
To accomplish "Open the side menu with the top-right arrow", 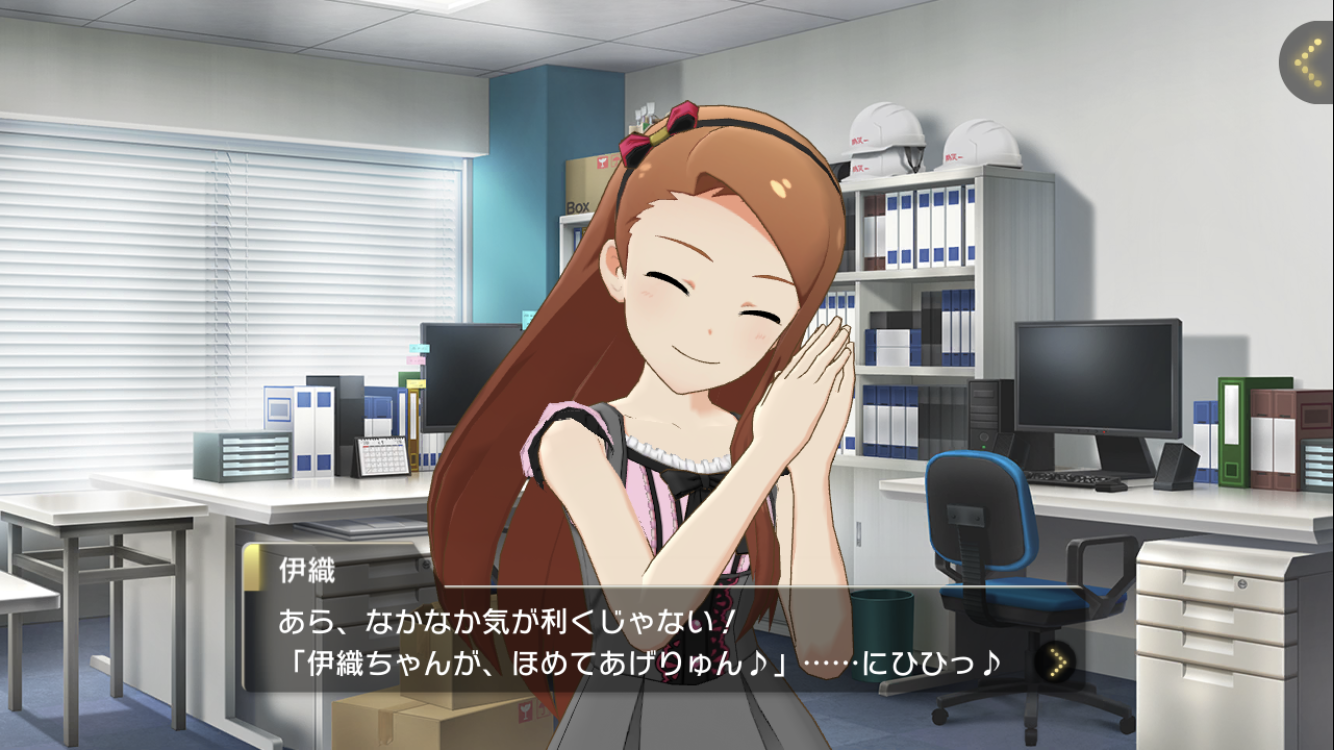I will click(x=1307, y=63).
